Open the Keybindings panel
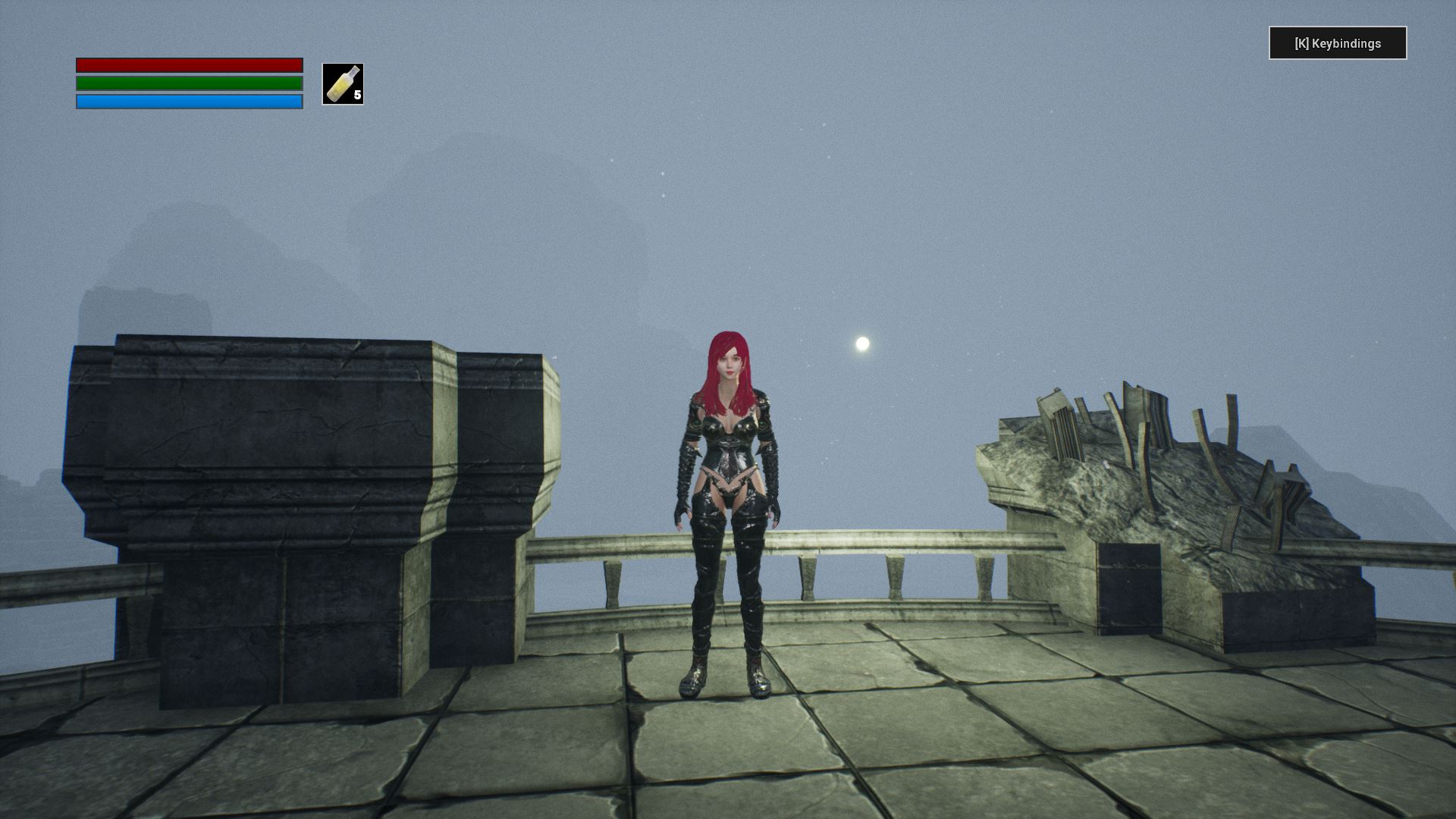The width and height of the screenshot is (1456, 819). (x=1338, y=43)
